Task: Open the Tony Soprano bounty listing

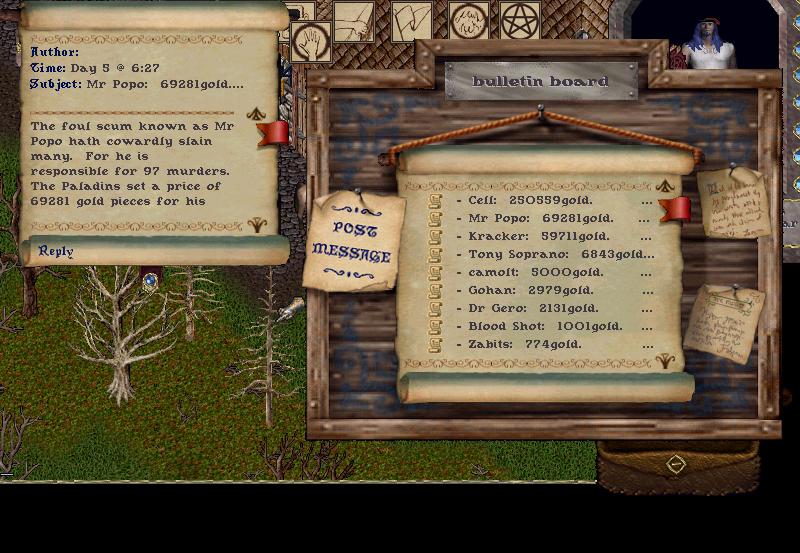Action: 540,254
